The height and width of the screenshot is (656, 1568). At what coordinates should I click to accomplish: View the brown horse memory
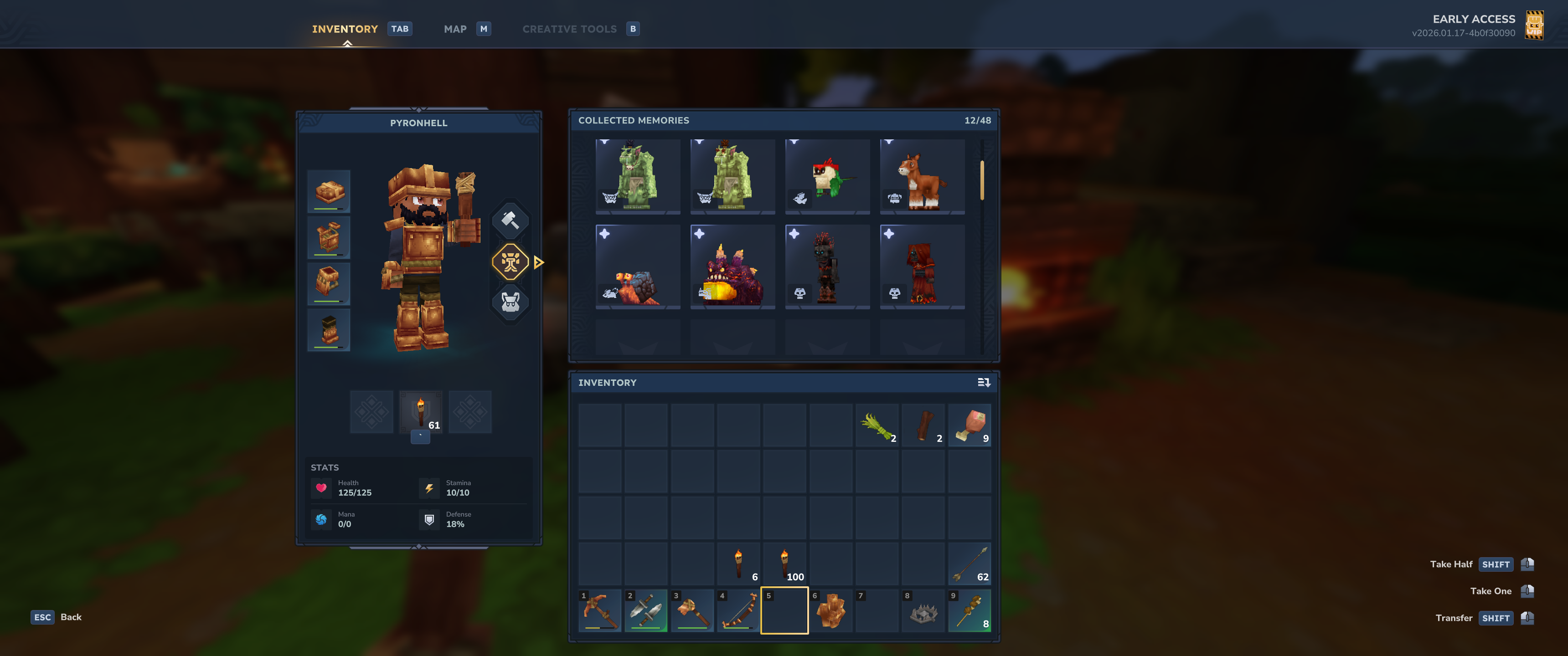922,176
